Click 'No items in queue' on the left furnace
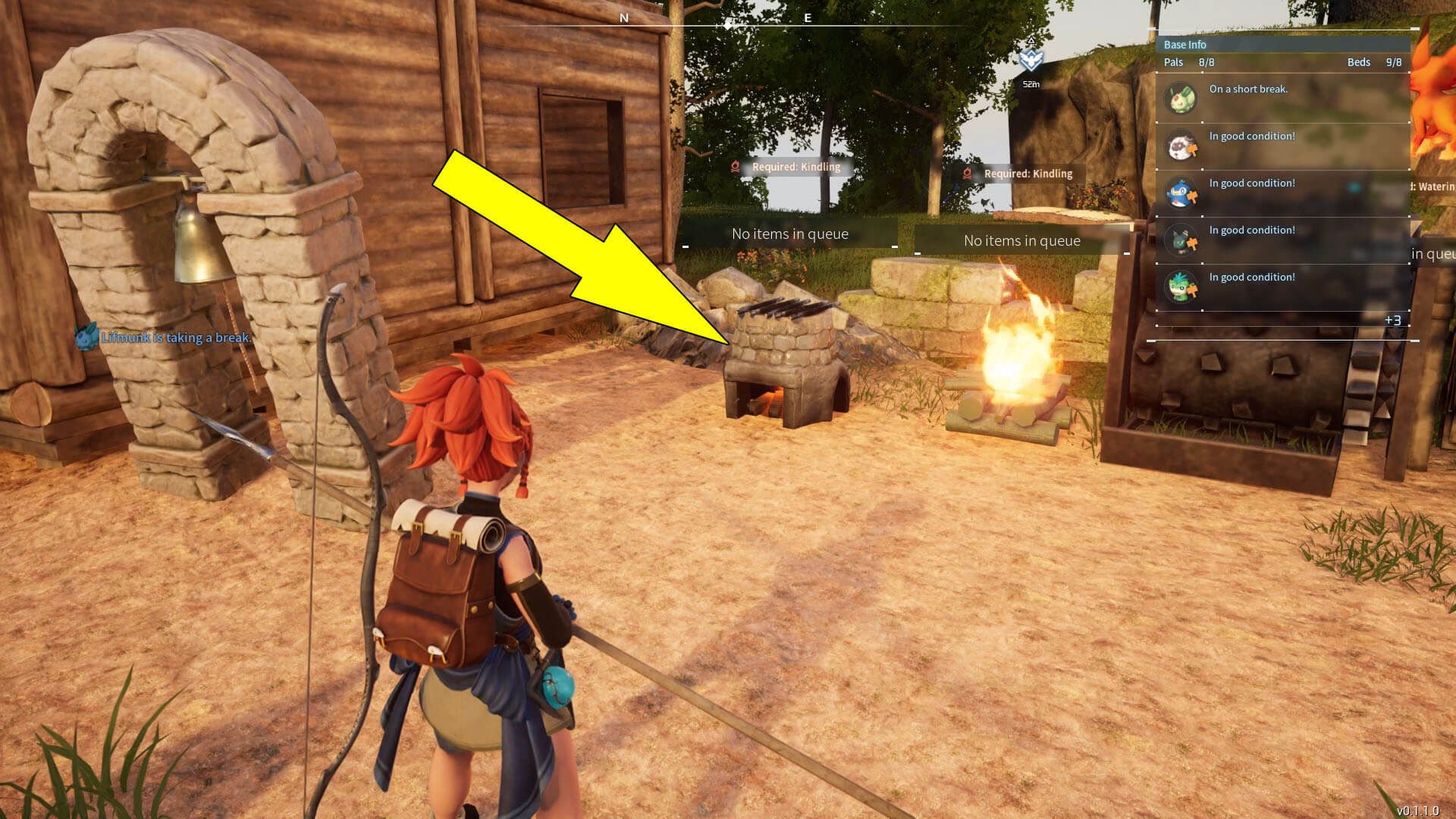Viewport: 1456px width, 819px height. (x=789, y=234)
